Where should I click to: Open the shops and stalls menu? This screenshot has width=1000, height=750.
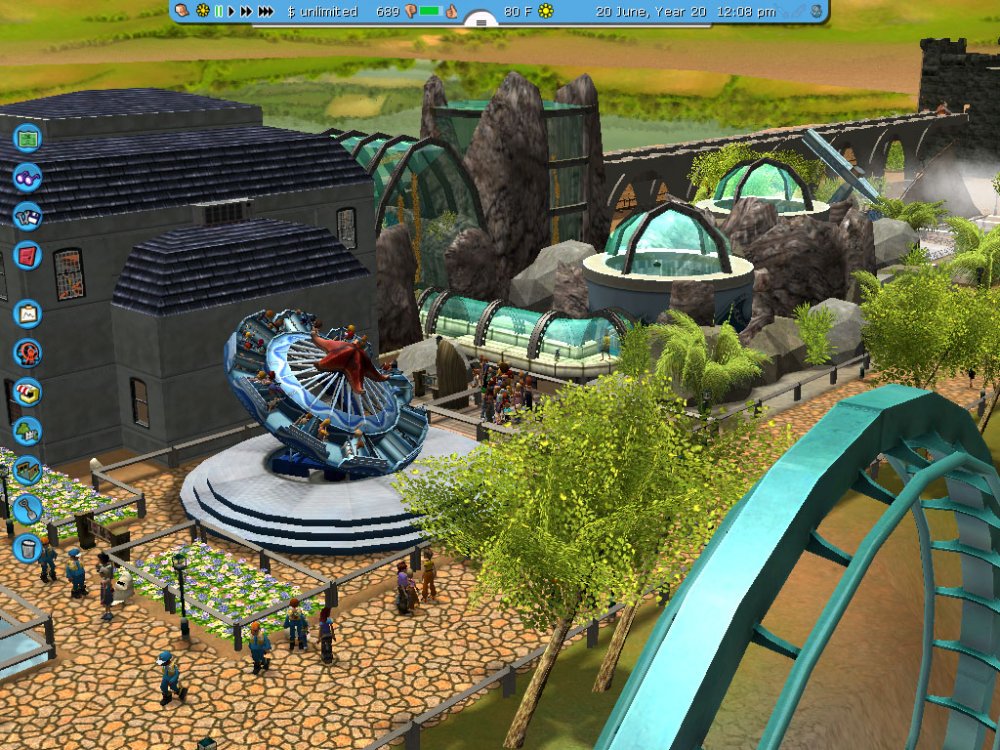27,391
